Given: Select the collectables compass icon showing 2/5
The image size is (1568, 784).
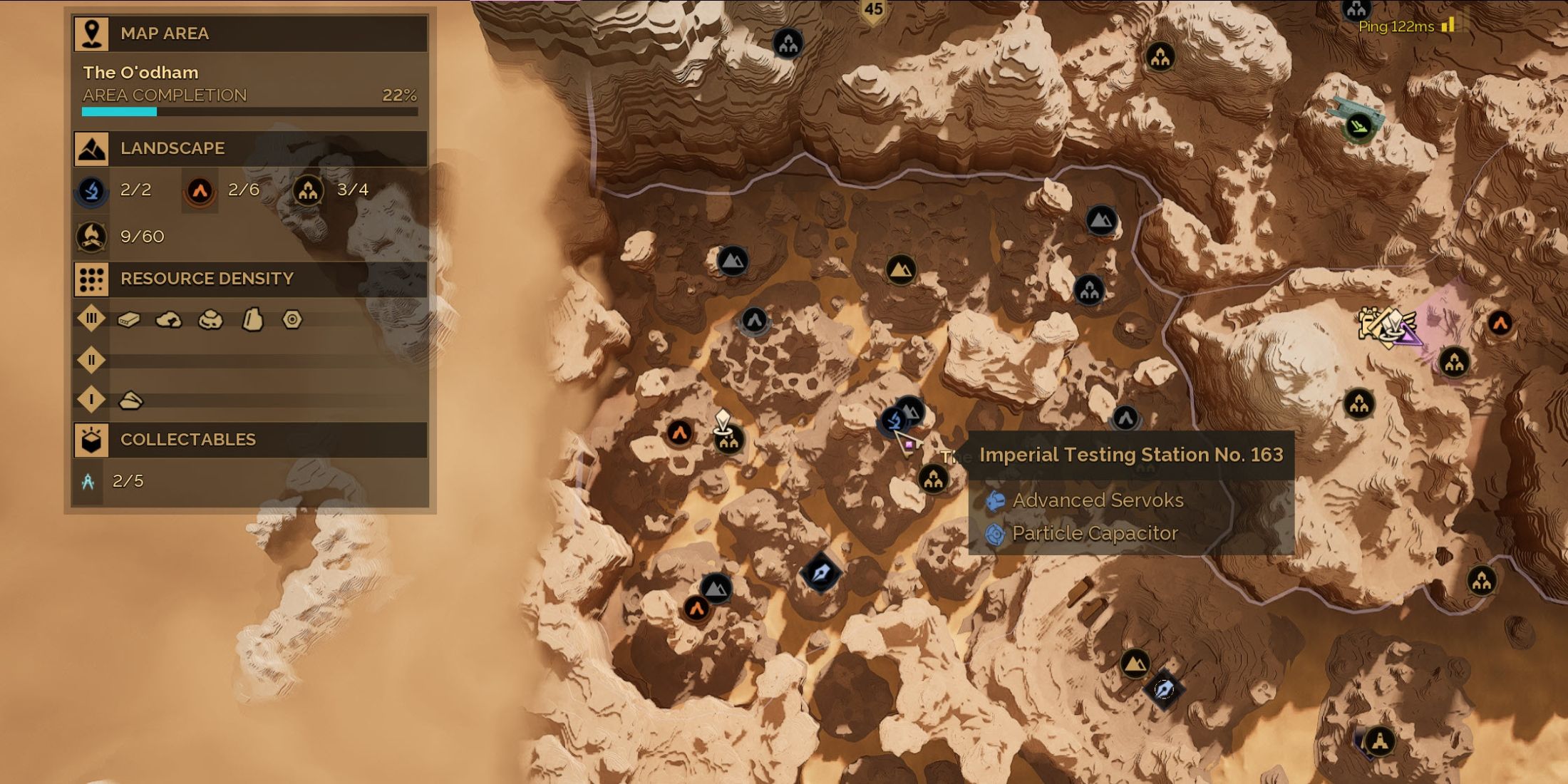Looking at the screenshot, I should click(88, 482).
